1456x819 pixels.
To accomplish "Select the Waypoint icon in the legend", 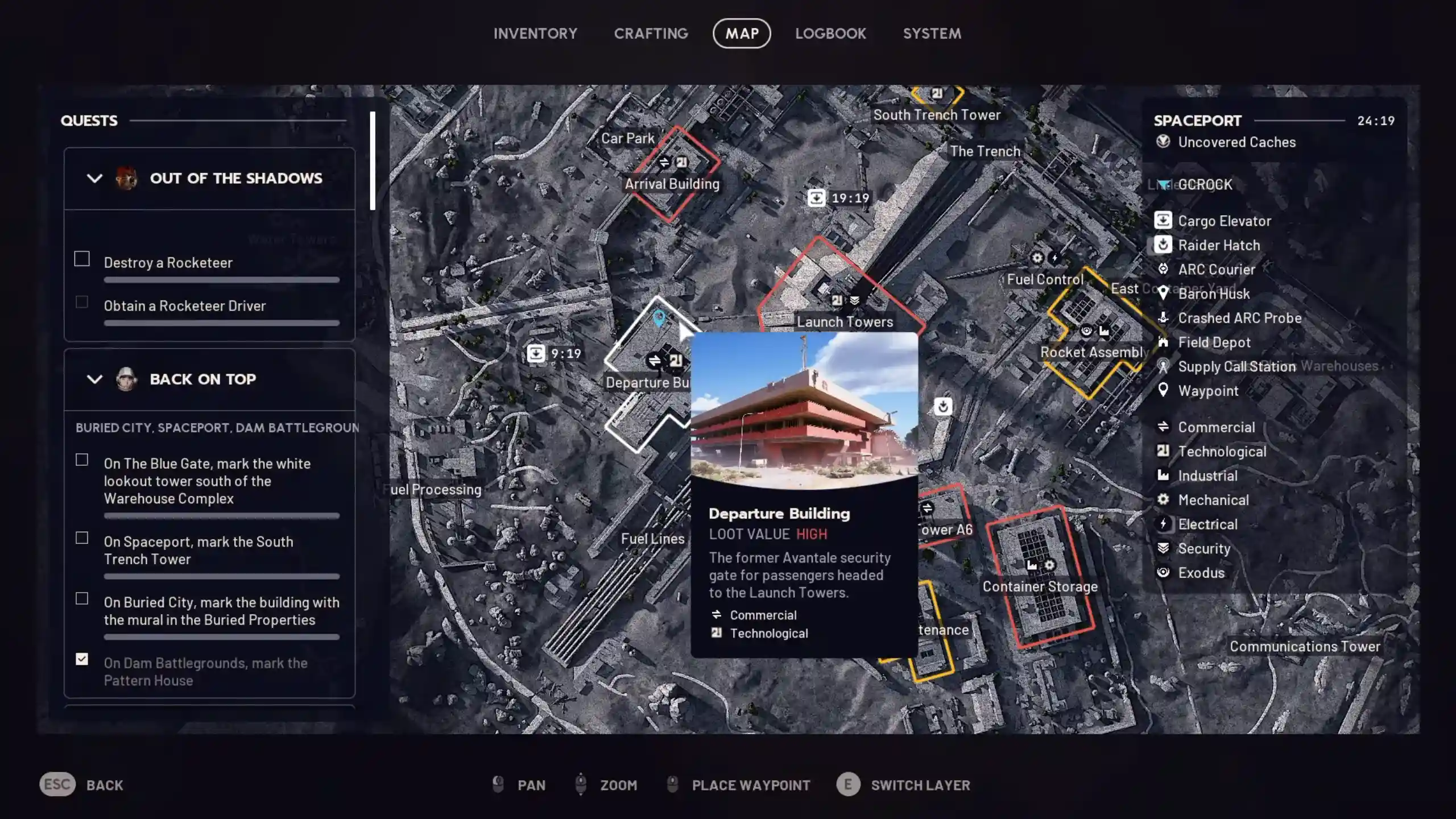I will pos(1164,391).
